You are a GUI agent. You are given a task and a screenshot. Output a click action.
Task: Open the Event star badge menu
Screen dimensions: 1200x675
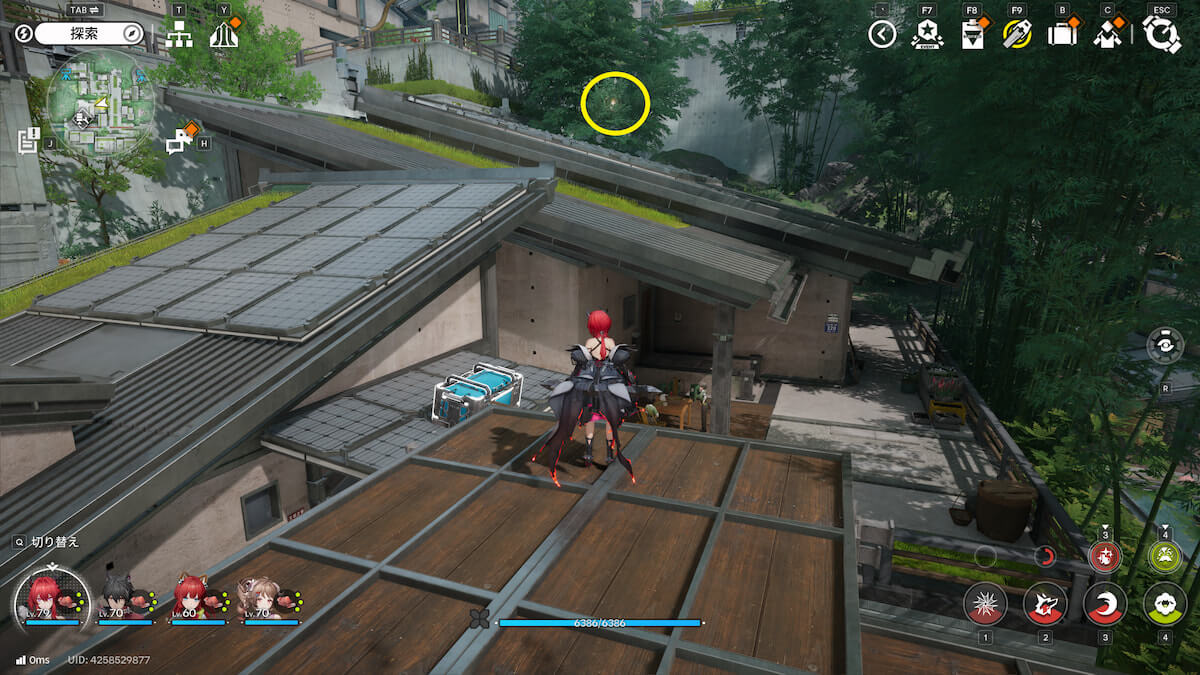(x=927, y=34)
